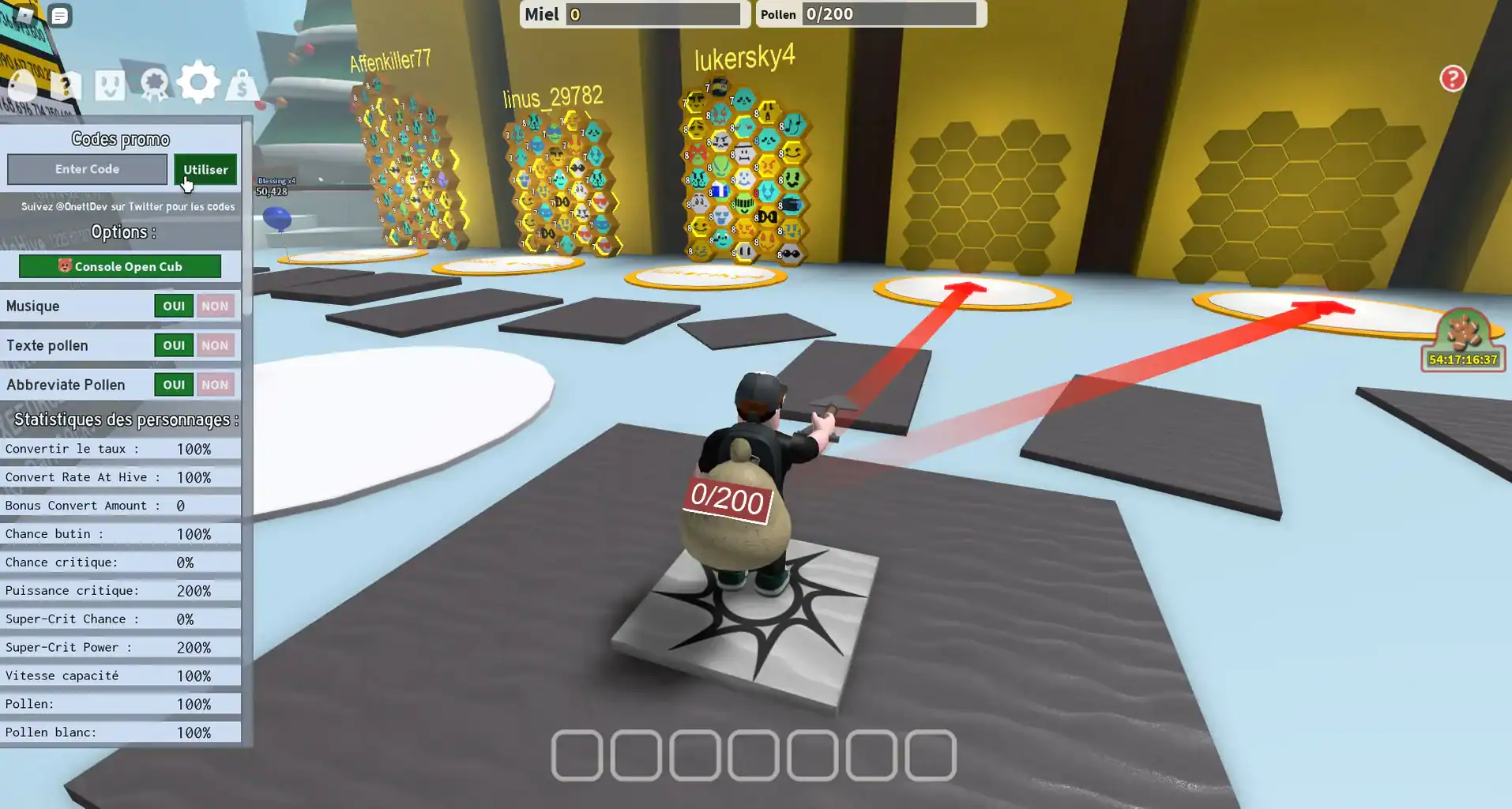Open the badge achievements icon

tap(153, 82)
